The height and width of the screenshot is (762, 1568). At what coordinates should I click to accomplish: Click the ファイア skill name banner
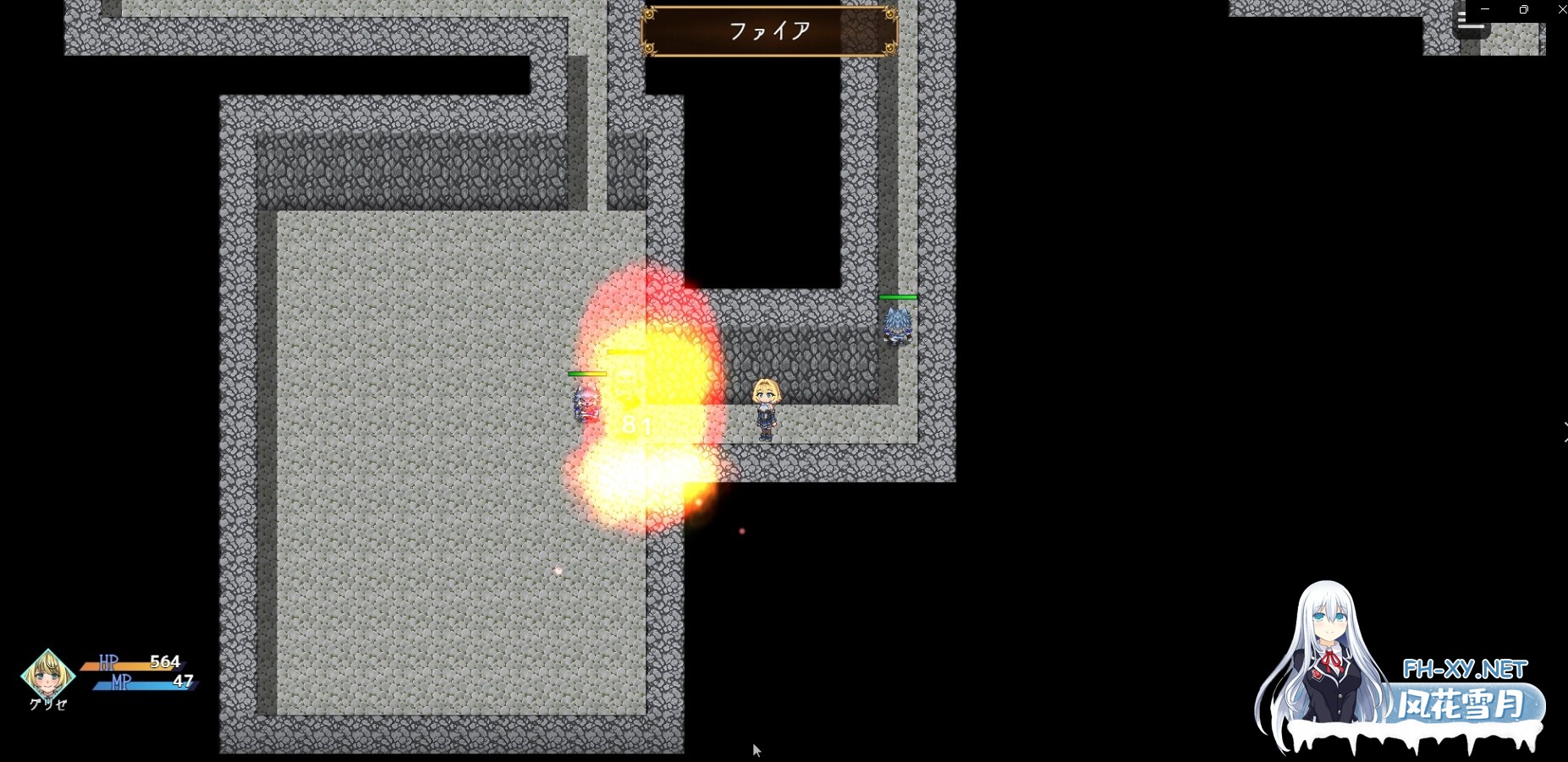pyautogui.click(x=768, y=31)
